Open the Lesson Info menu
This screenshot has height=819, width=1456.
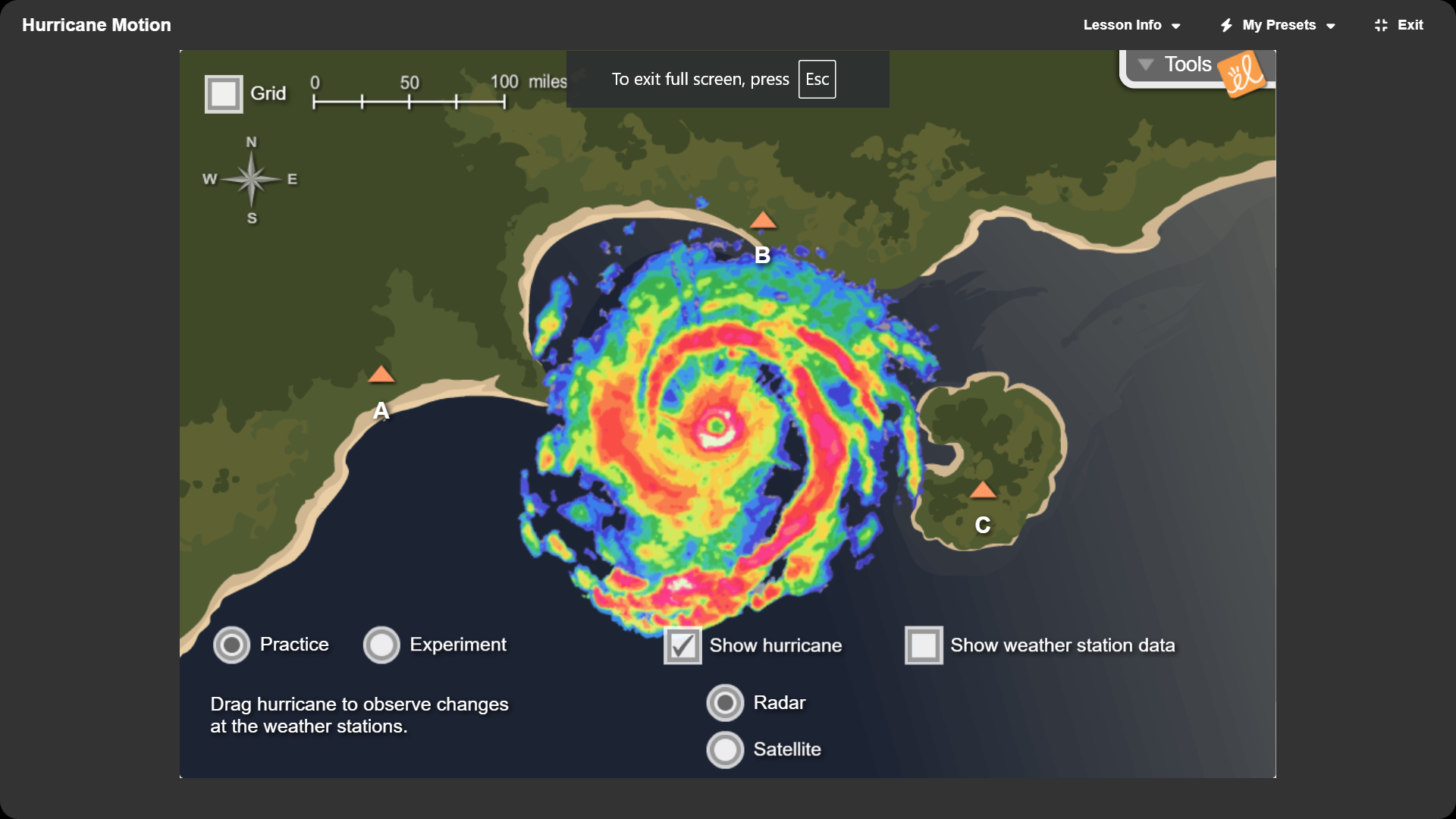[x=1123, y=25]
